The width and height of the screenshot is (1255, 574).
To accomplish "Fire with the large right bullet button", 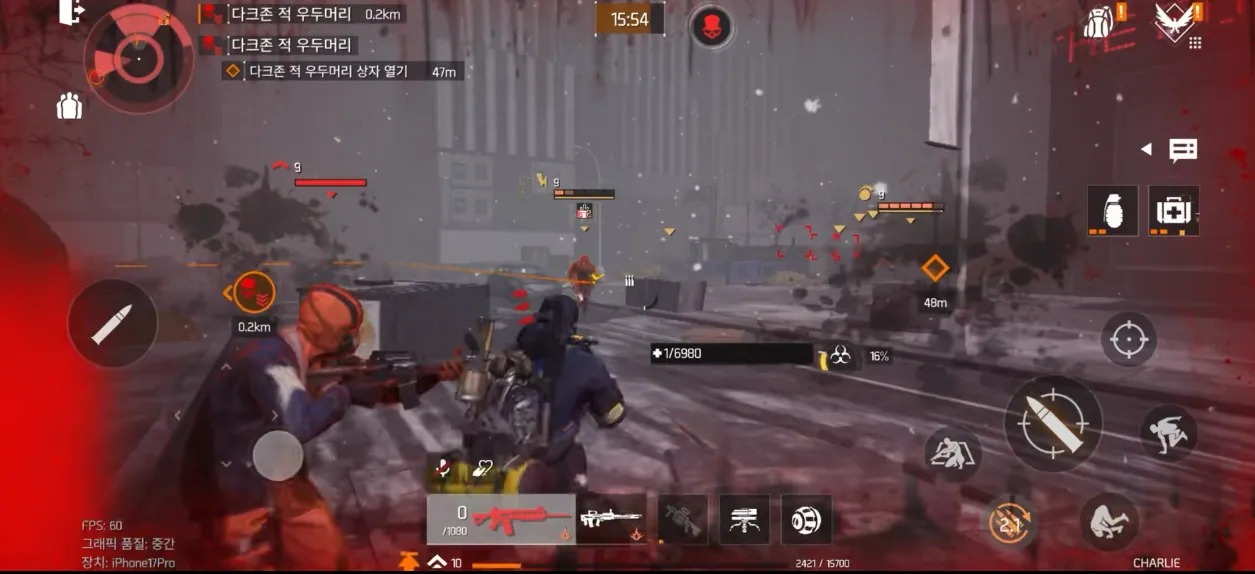I will pyautogui.click(x=1052, y=424).
